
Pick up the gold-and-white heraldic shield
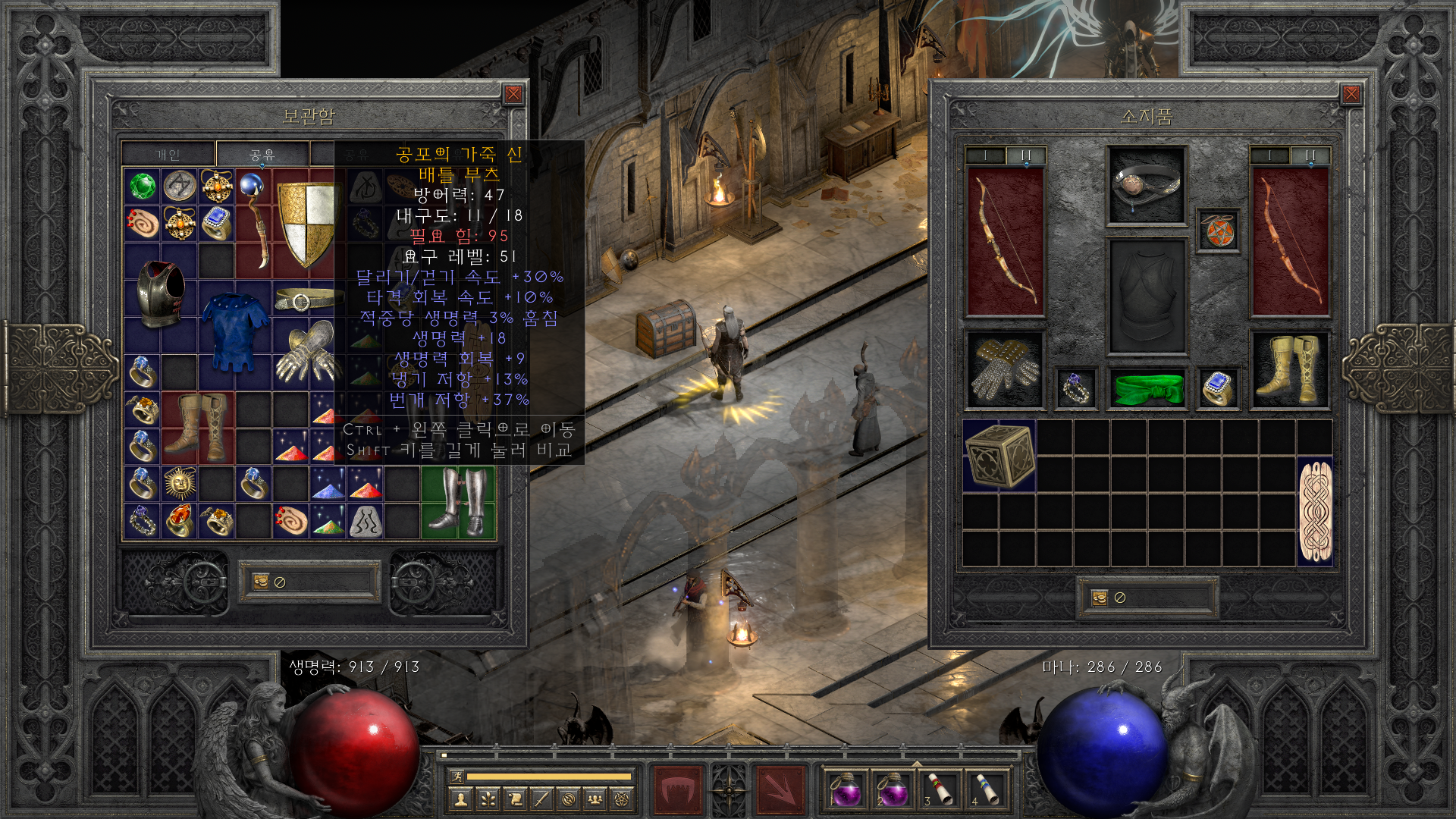pyautogui.click(x=305, y=224)
